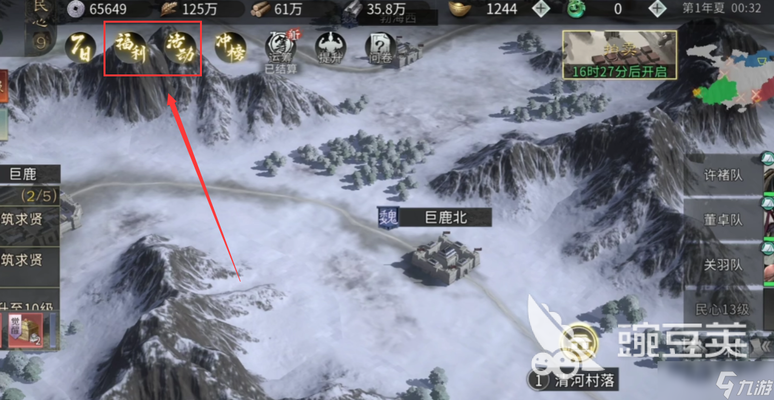Open the 福利 welfare menu
Image resolution: width=774 pixels, height=400 pixels.
coord(129,47)
